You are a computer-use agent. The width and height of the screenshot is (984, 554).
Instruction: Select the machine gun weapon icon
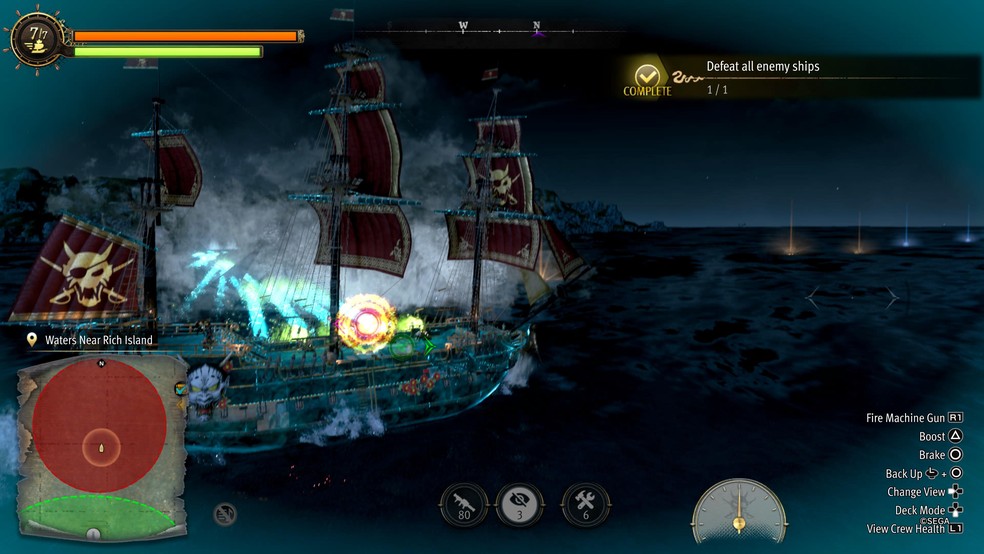464,505
